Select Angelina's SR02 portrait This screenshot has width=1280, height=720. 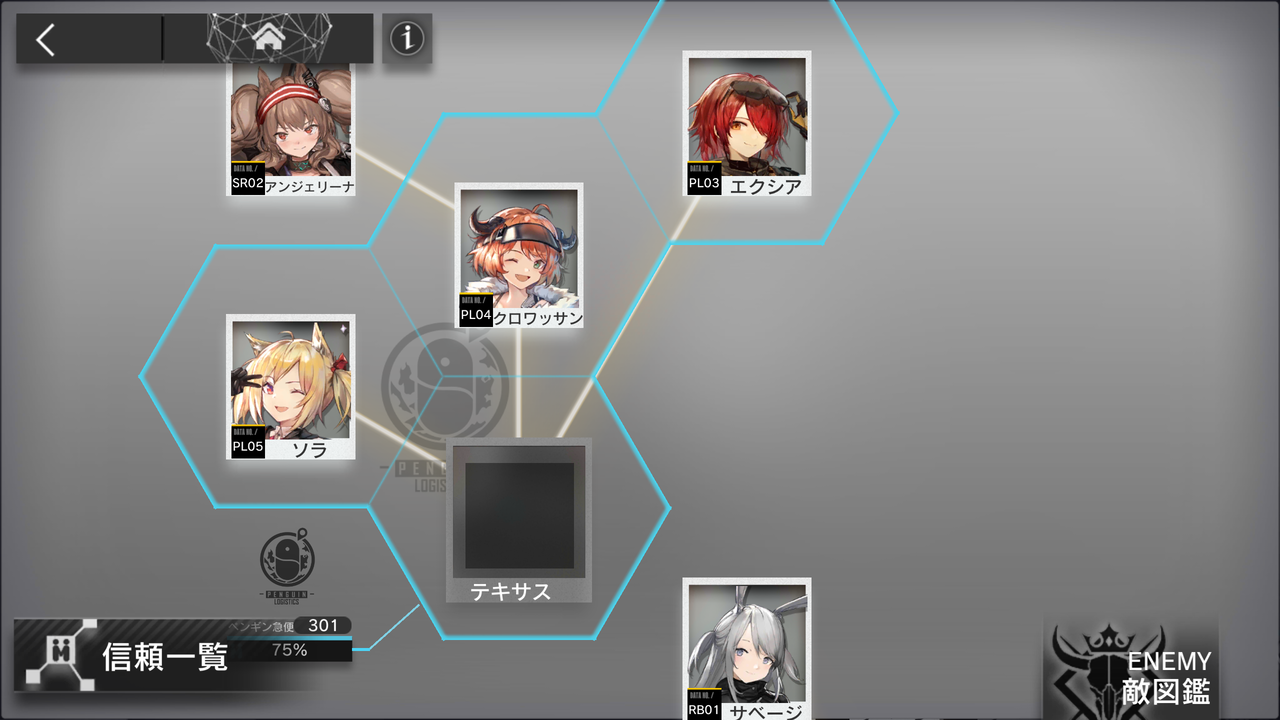tap(290, 120)
